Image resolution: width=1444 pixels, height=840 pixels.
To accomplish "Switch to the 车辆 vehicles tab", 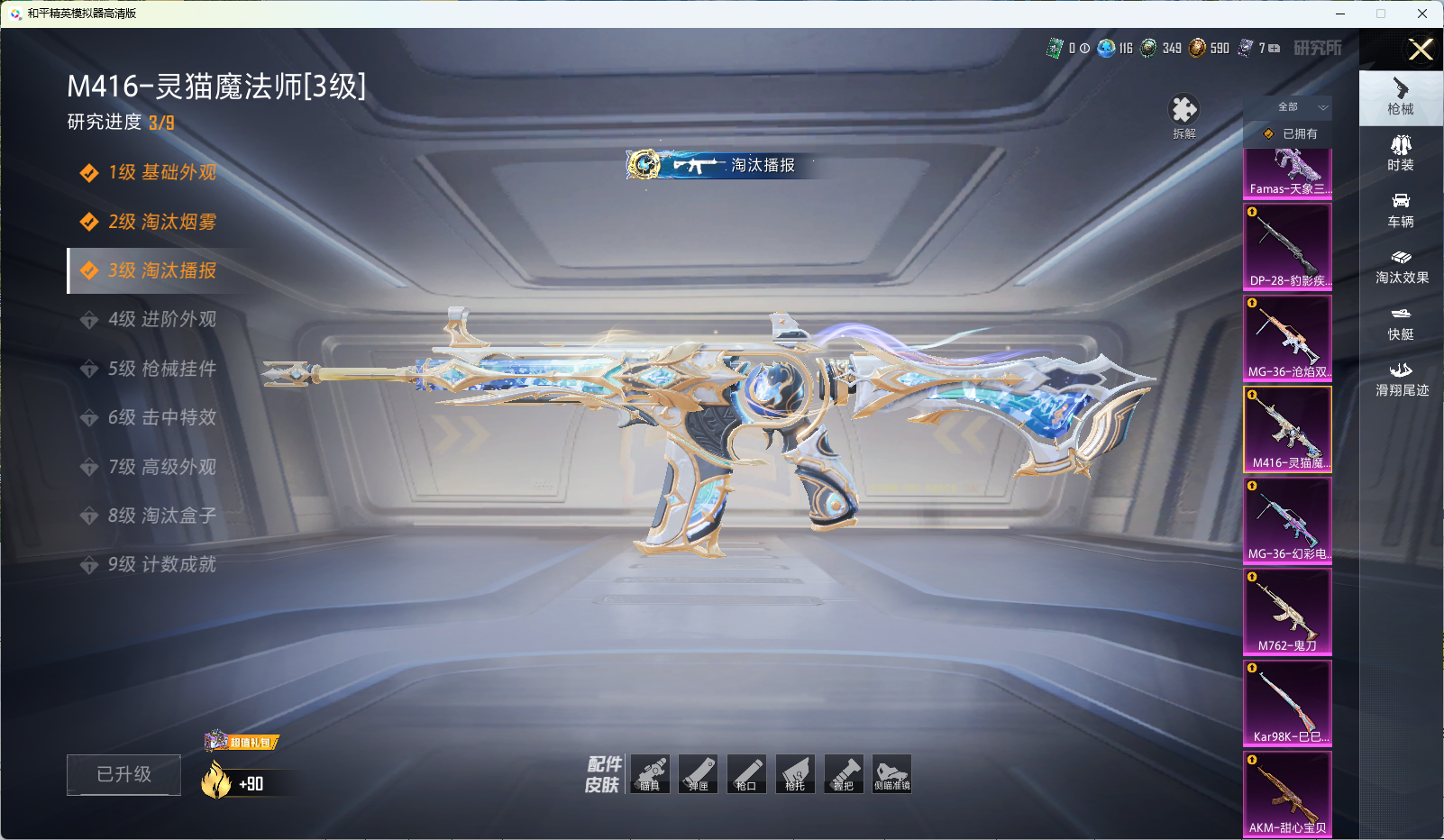I will click(1401, 210).
